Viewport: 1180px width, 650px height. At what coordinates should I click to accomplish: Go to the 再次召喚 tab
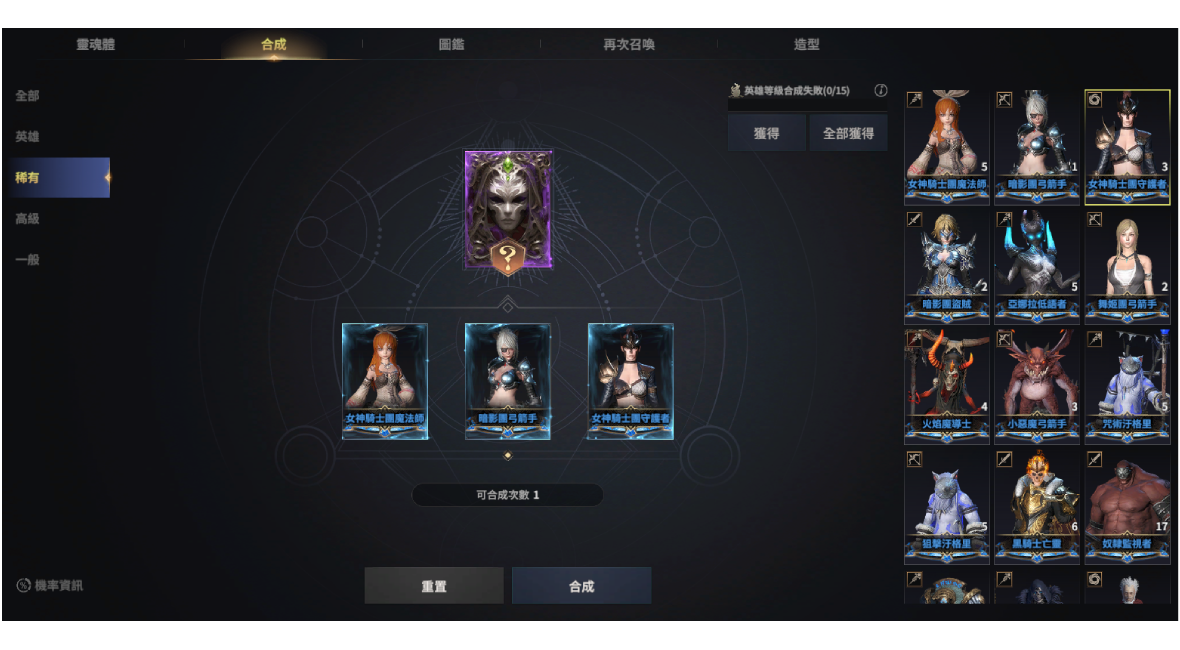tap(628, 44)
